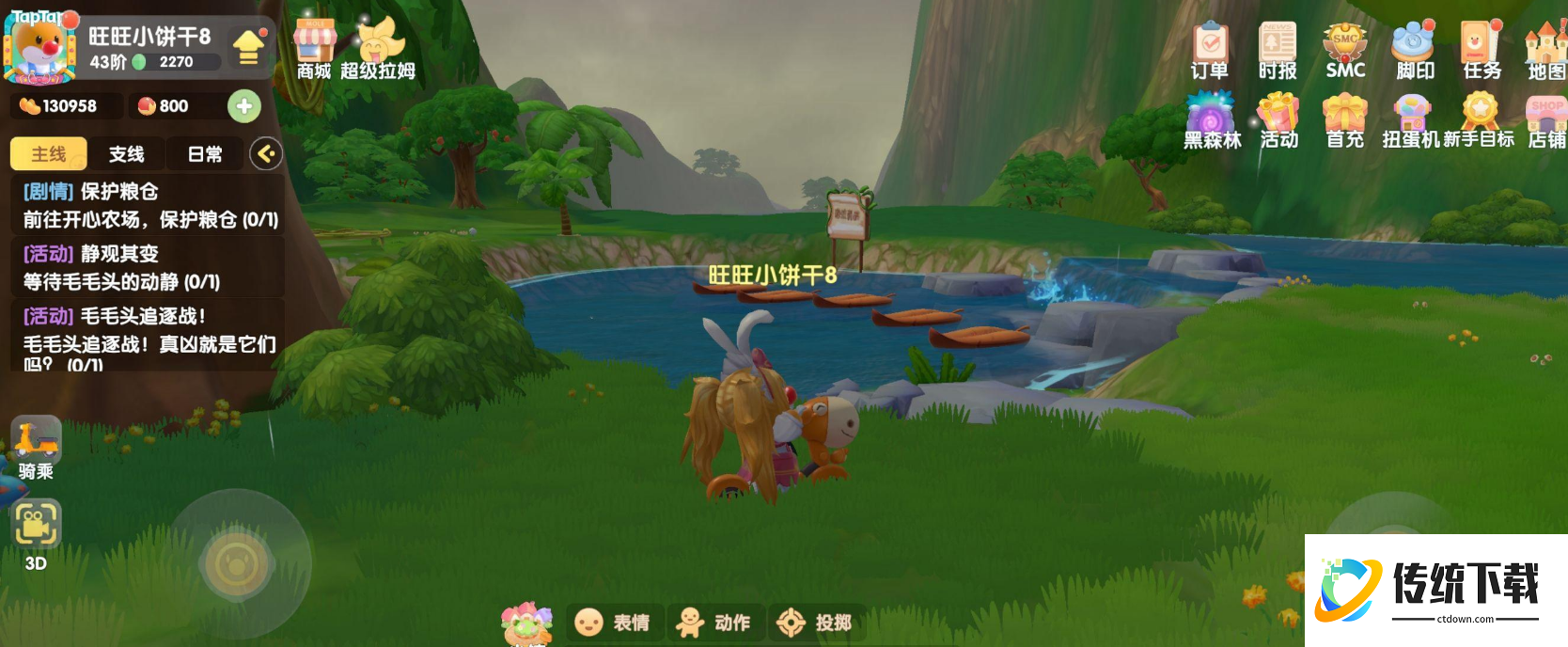Open the 超级拉姆 icon
The height and width of the screenshot is (647, 1568).
(x=378, y=49)
